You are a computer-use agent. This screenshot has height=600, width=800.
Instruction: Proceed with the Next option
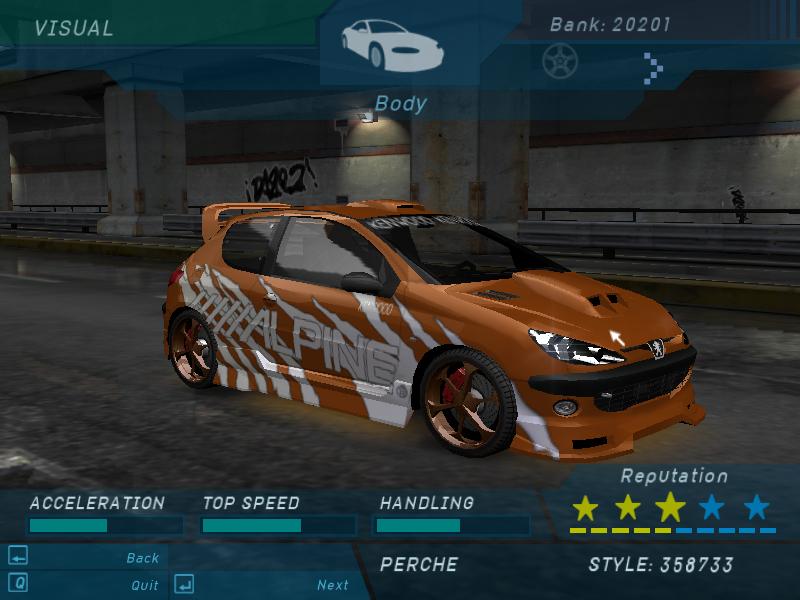point(333,585)
